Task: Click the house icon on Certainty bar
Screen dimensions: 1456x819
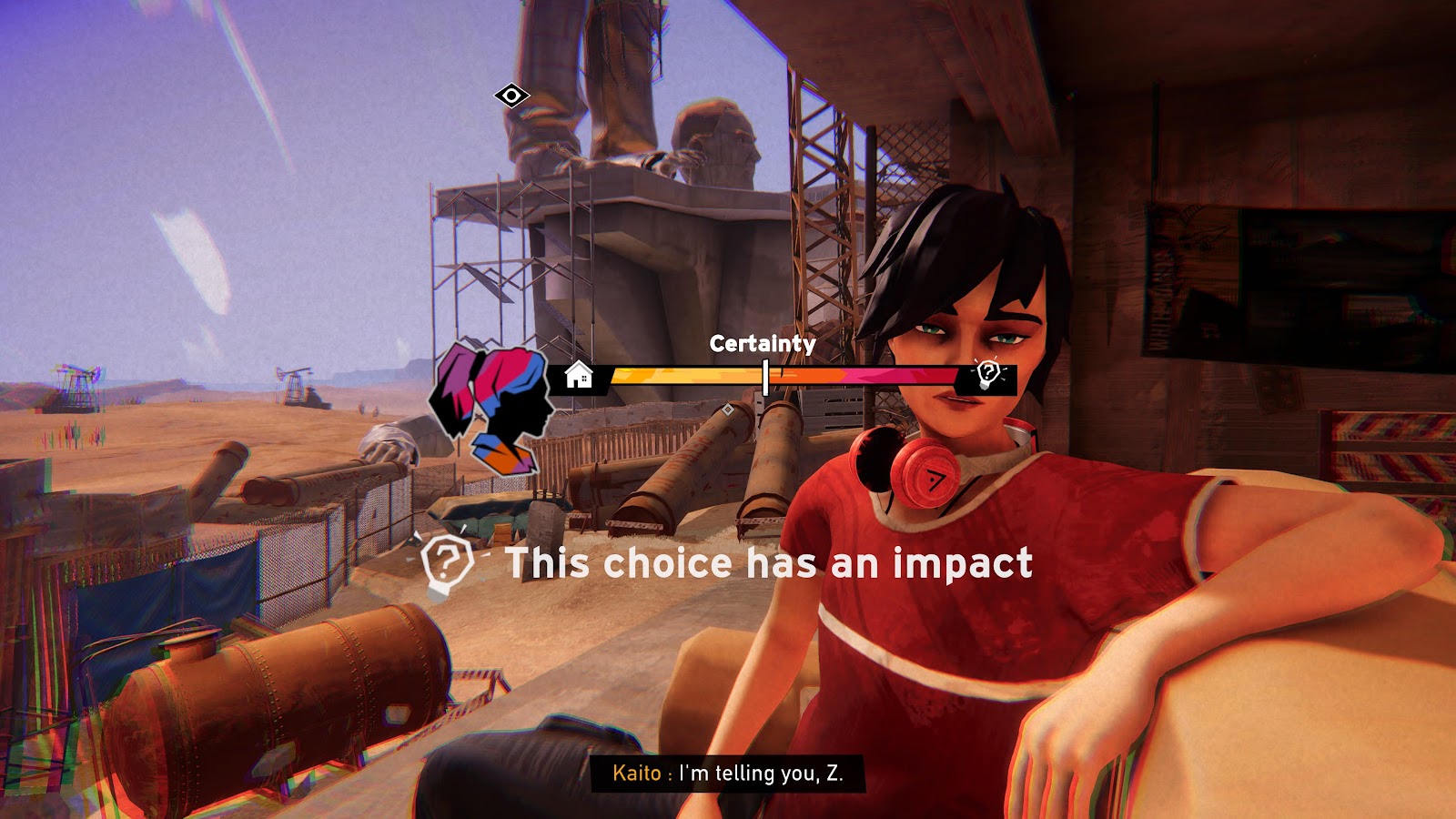Action: click(579, 375)
